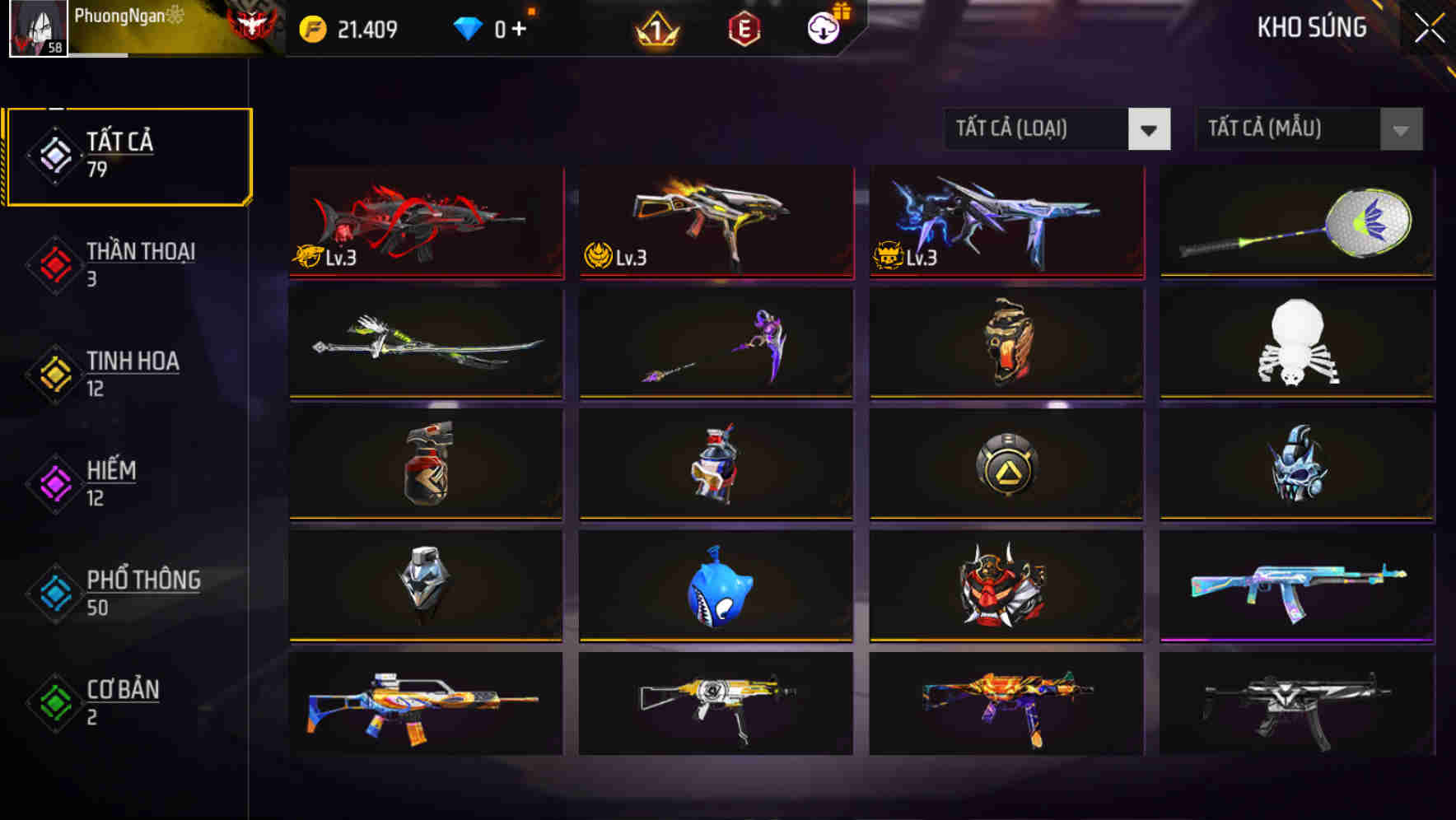Open the rank crown icon in top bar
This screenshot has height=820, width=1456.
tap(653, 27)
